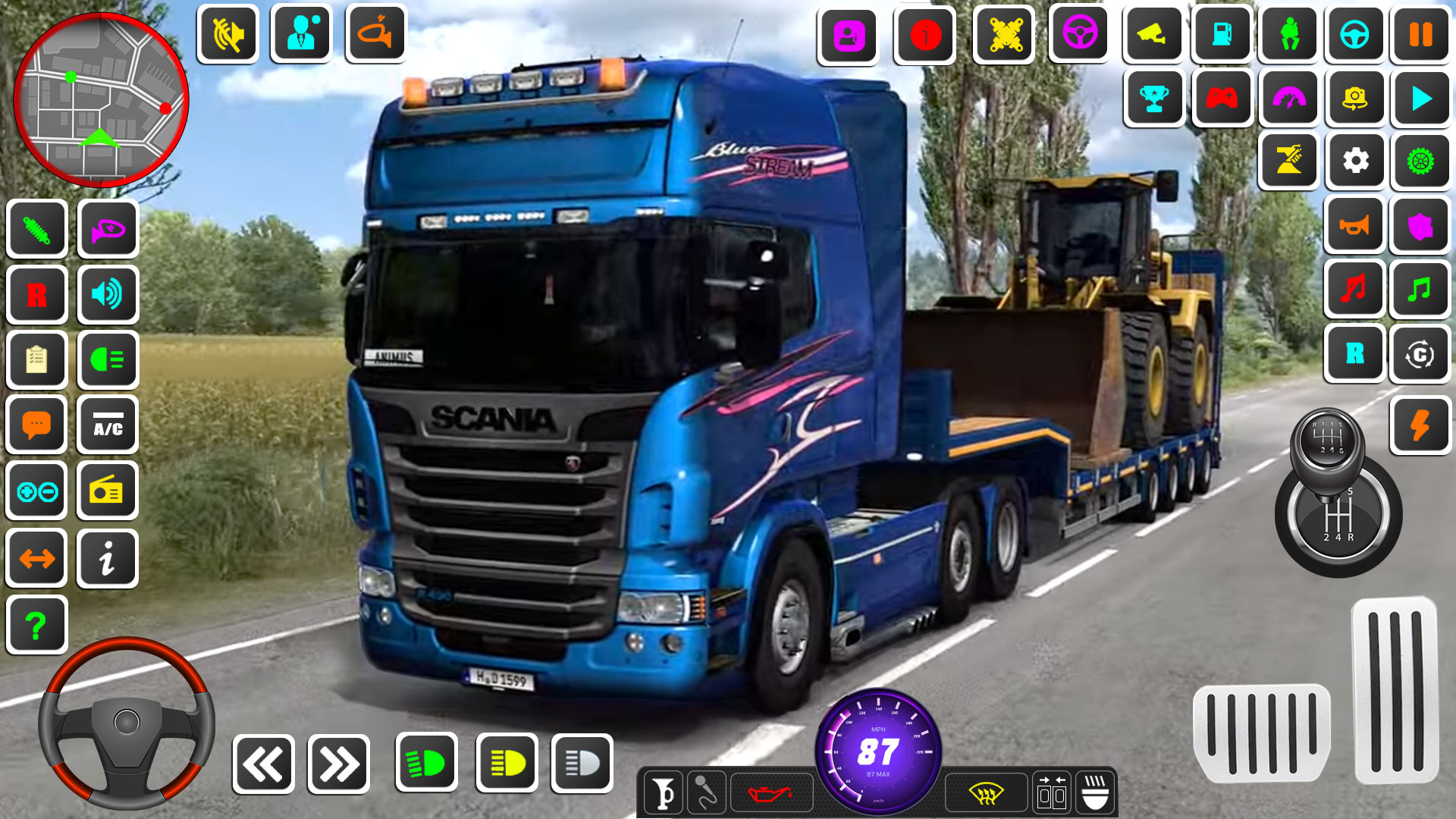
Task: Tap the gamepad controls icon
Action: [x=1222, y=99]
